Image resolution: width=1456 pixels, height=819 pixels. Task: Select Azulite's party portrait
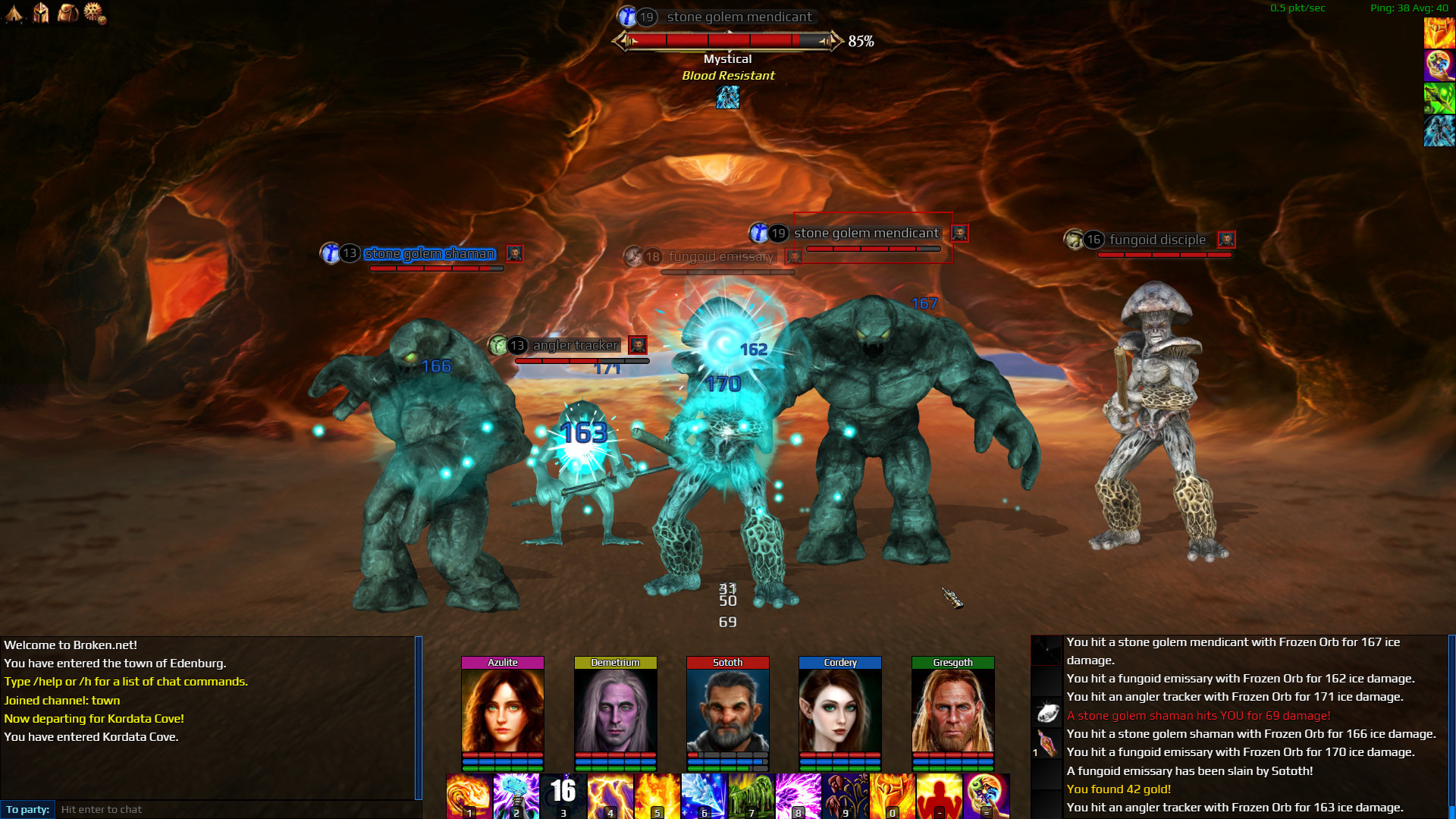[503, 711]
